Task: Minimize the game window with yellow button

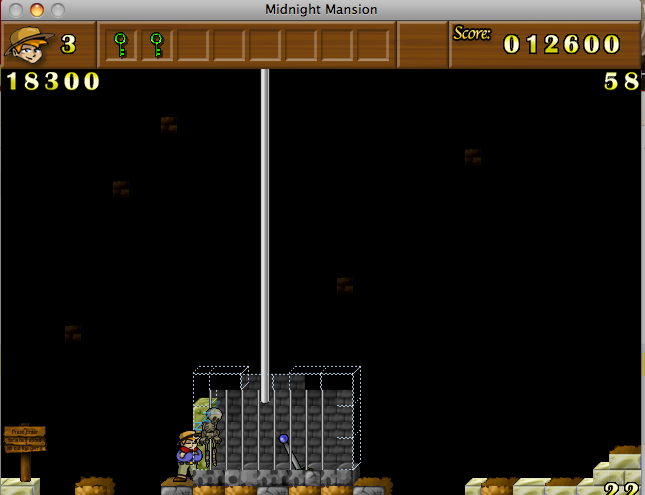Action: 37,10
